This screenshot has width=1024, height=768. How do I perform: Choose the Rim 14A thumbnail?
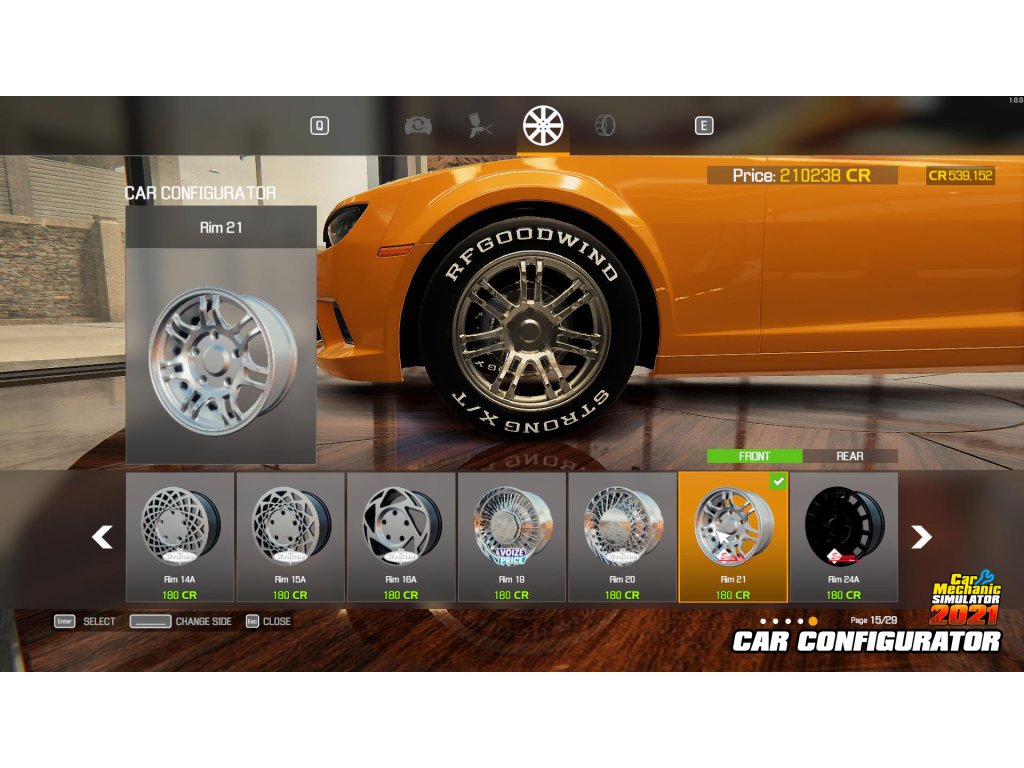(180, 537)
